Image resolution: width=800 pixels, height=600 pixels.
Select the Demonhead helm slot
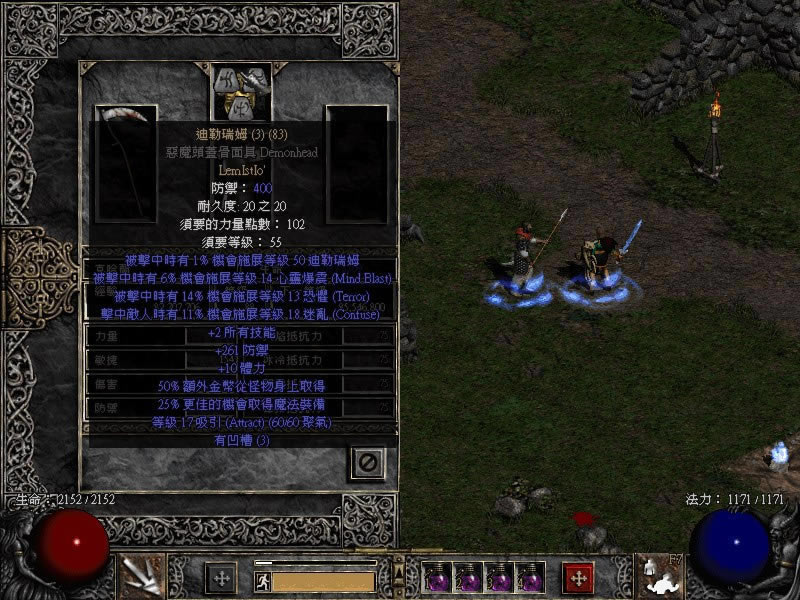point(238,92)
